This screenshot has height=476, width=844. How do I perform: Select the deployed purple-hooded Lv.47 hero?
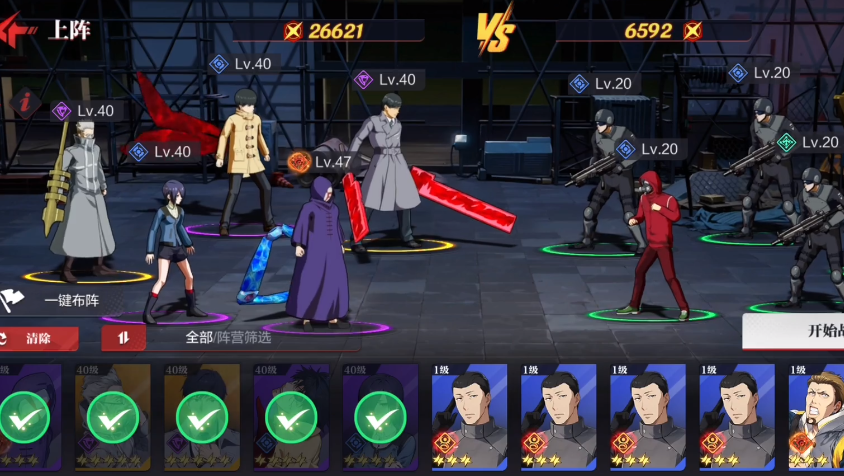(x=319, y=255)
